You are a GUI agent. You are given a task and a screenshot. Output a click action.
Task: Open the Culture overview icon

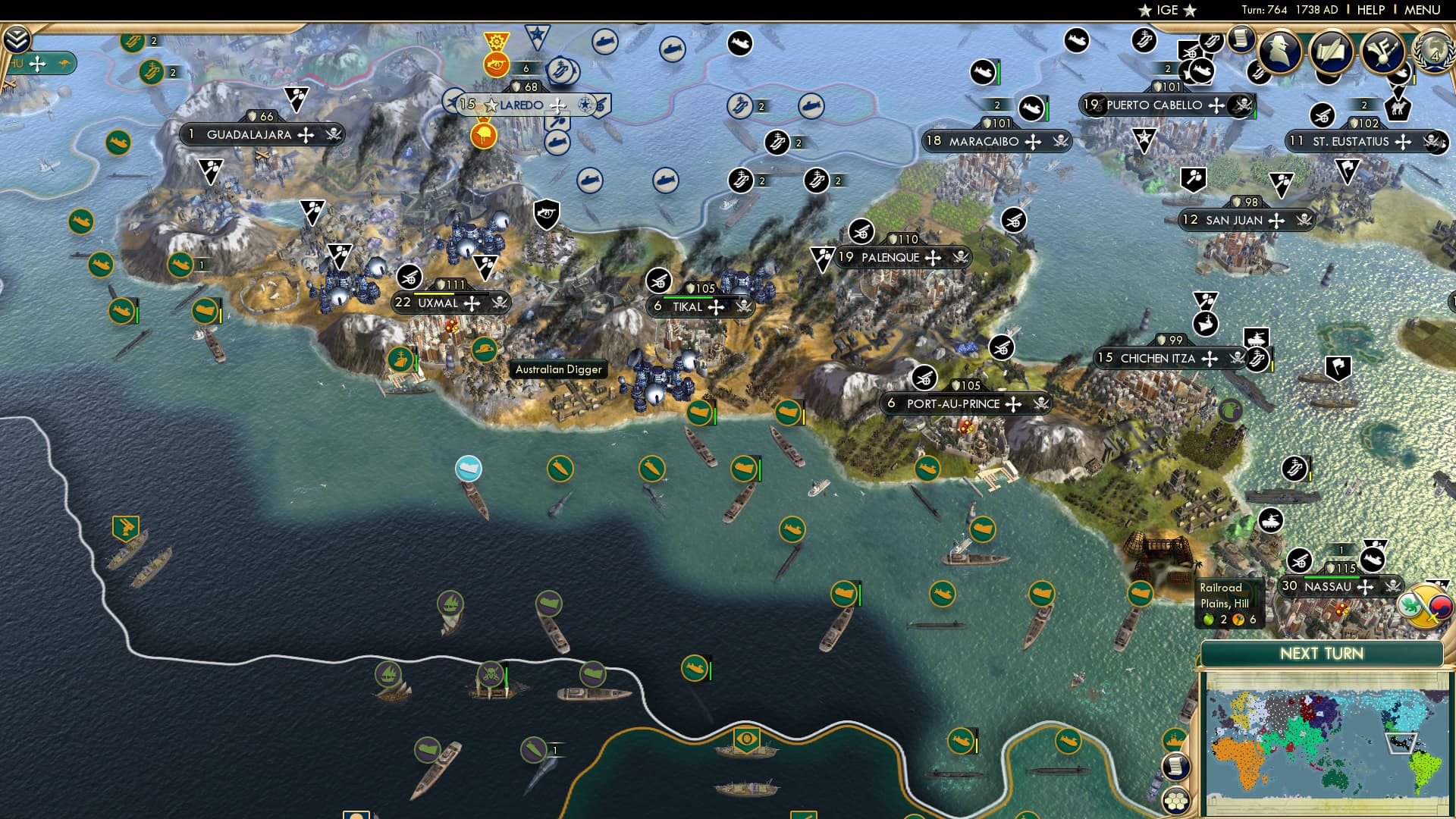click(x=1381, y=52)
